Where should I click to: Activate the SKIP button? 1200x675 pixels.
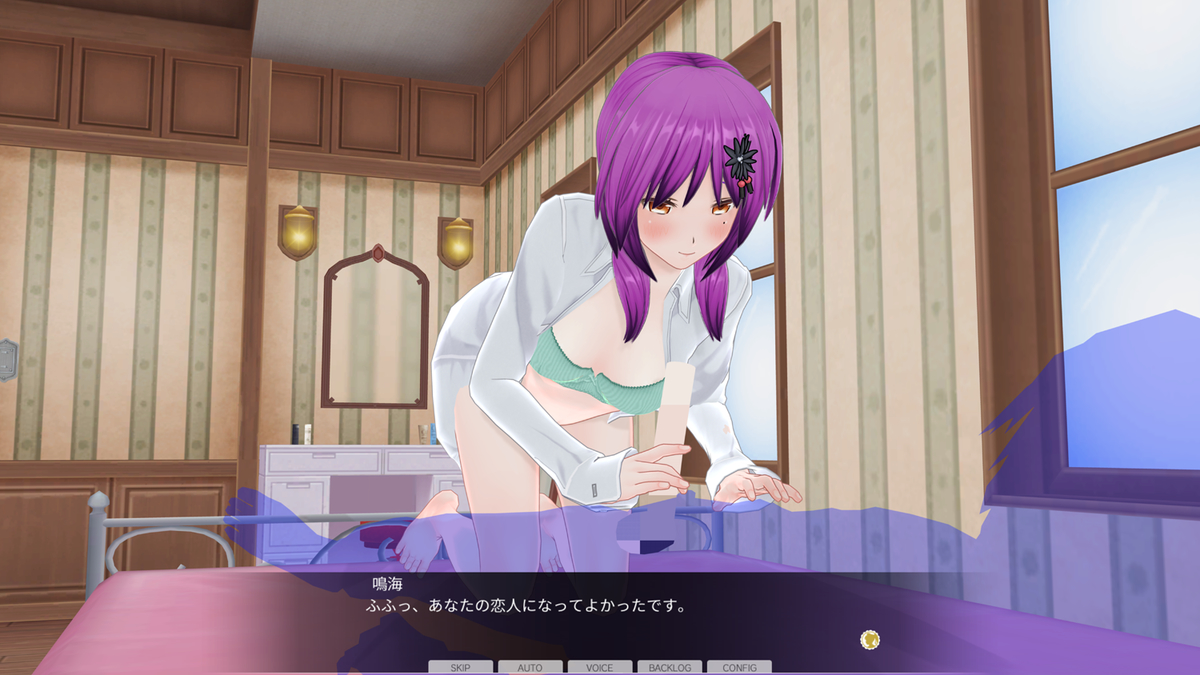coord(461,667)
